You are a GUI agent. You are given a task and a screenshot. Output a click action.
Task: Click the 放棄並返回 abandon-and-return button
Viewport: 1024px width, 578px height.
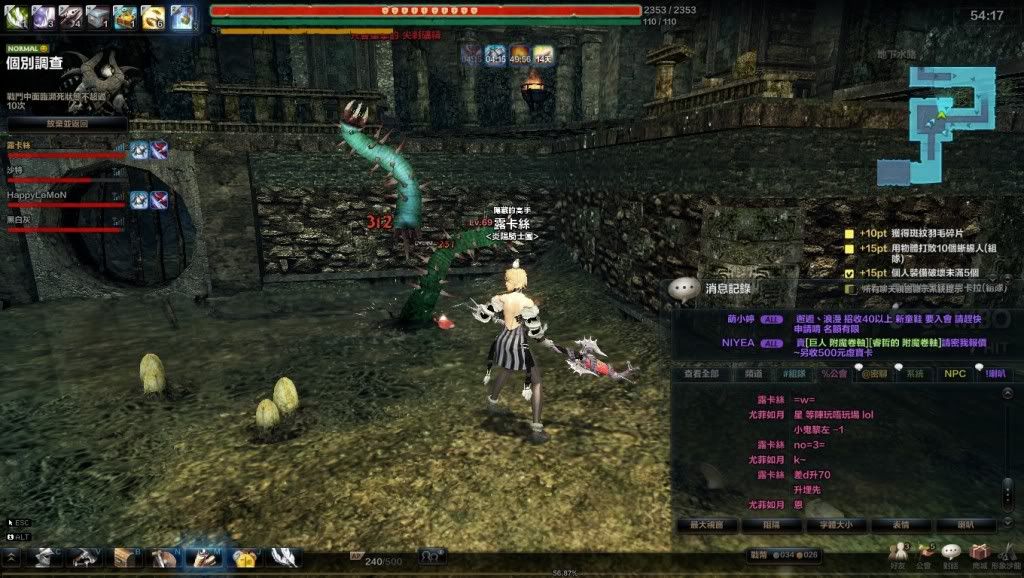[67, 124]
